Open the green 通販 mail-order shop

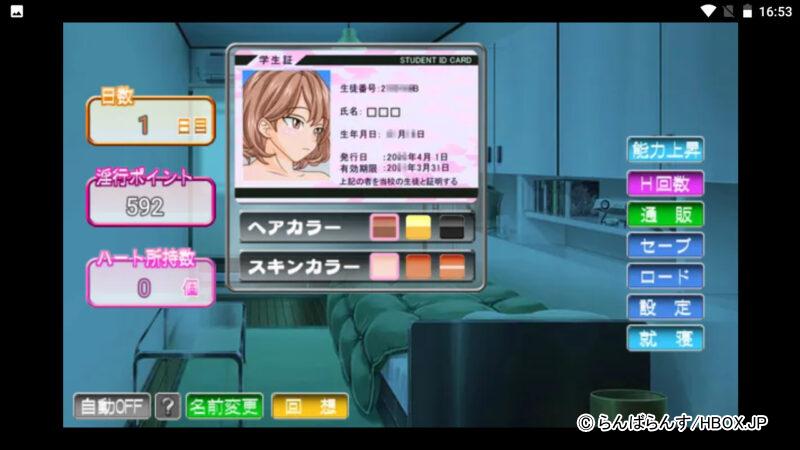tap(665, 214)
